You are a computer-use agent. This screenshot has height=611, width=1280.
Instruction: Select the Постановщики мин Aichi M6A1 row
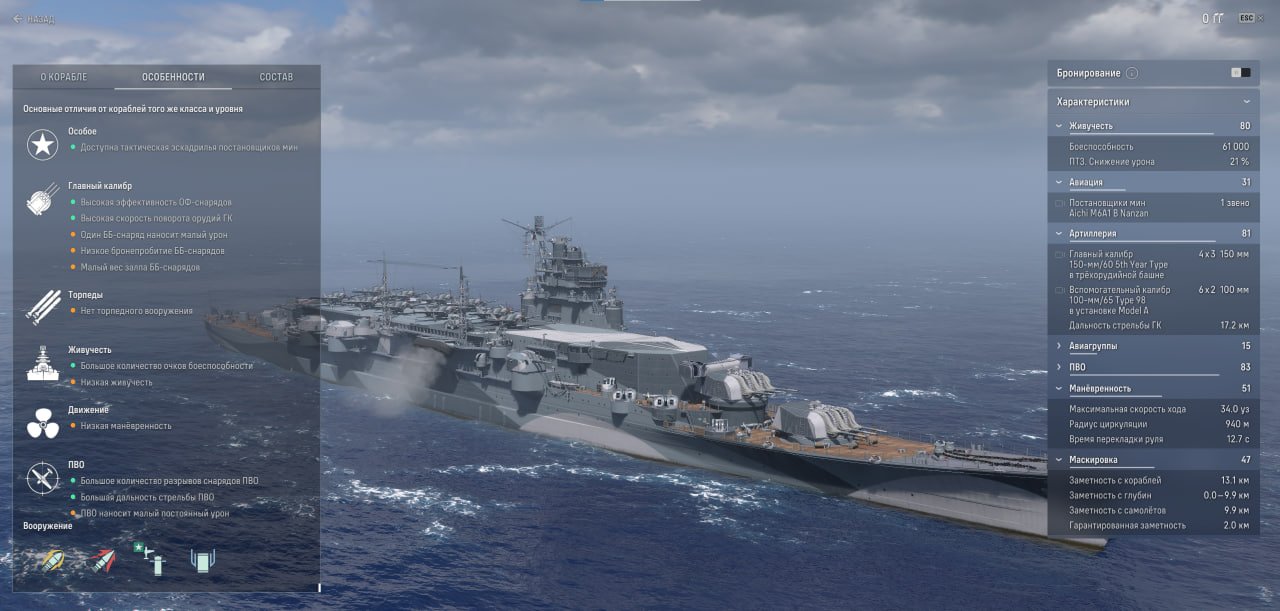point(1150,208)
